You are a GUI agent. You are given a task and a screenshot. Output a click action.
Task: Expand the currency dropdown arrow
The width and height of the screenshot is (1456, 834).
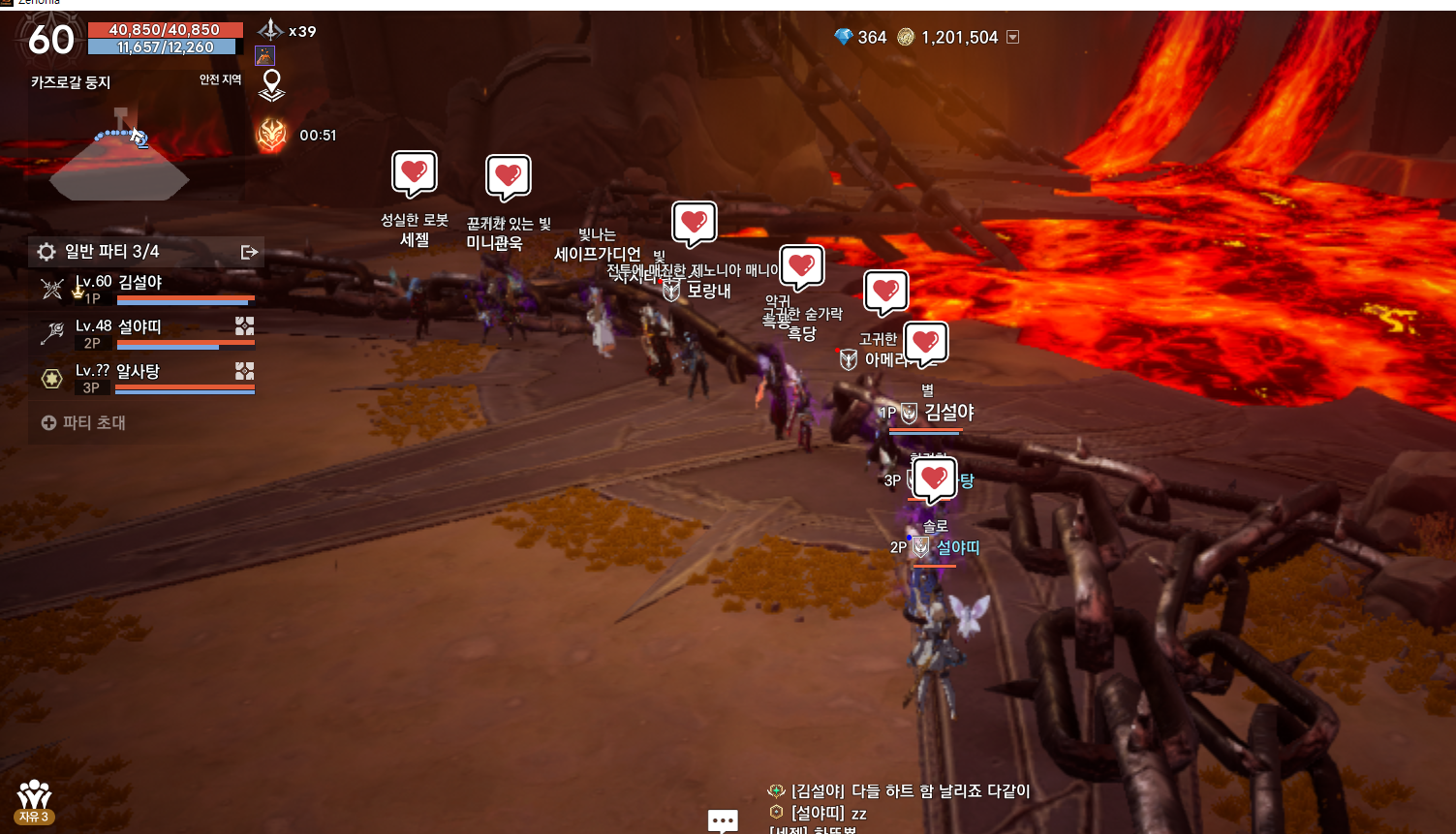coord(1013,38)
